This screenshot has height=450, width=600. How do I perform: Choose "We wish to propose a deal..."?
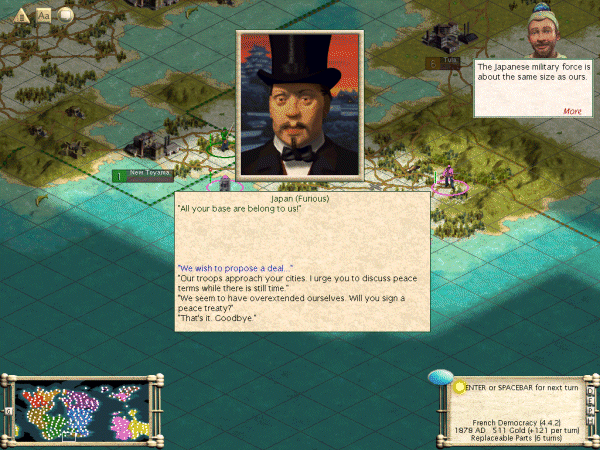click(x=235, y=268)
